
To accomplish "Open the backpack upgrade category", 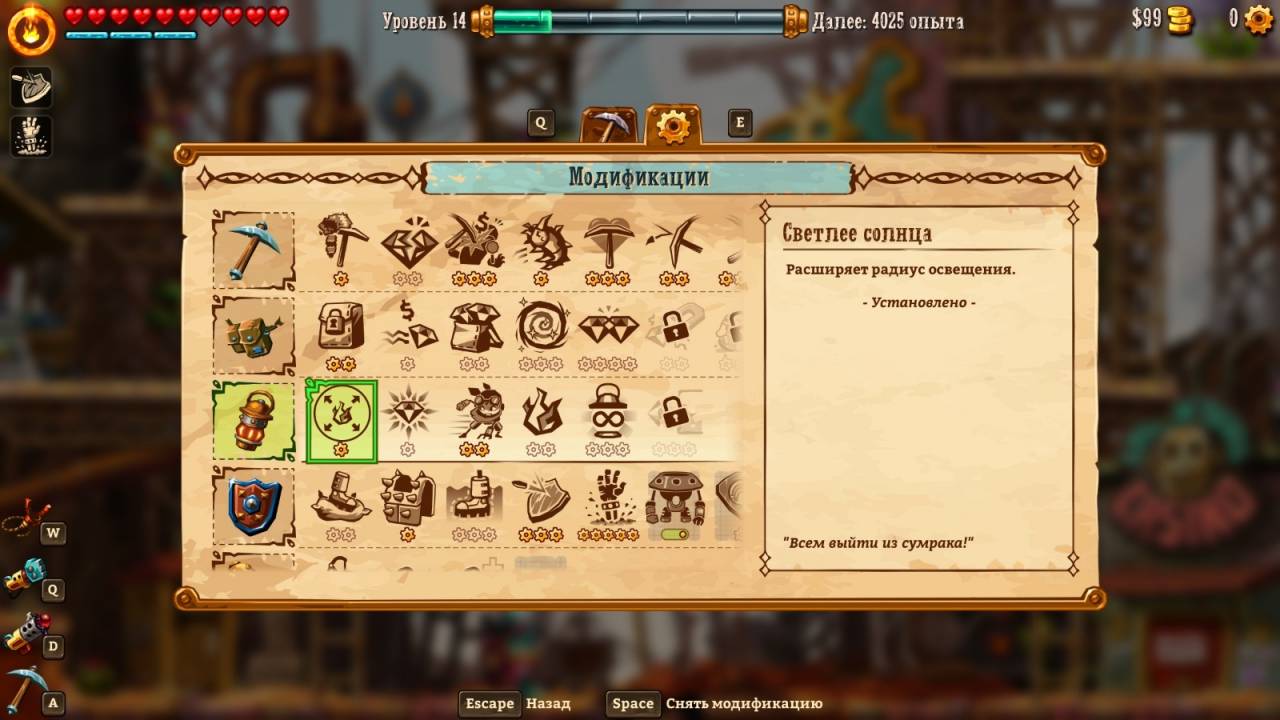I will click(x=253, y=335).
